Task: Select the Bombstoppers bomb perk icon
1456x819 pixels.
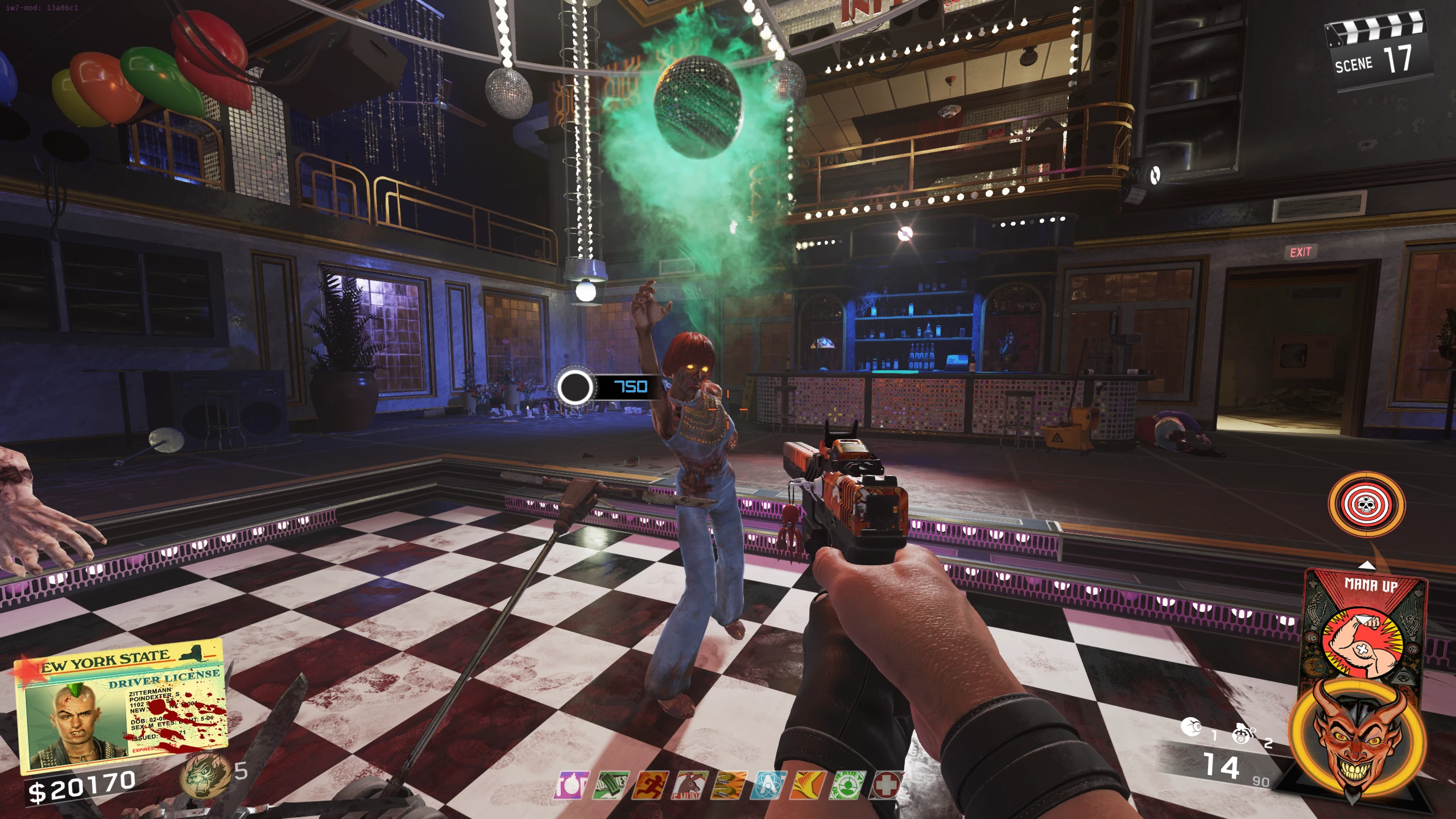Action: pos(573,785)
